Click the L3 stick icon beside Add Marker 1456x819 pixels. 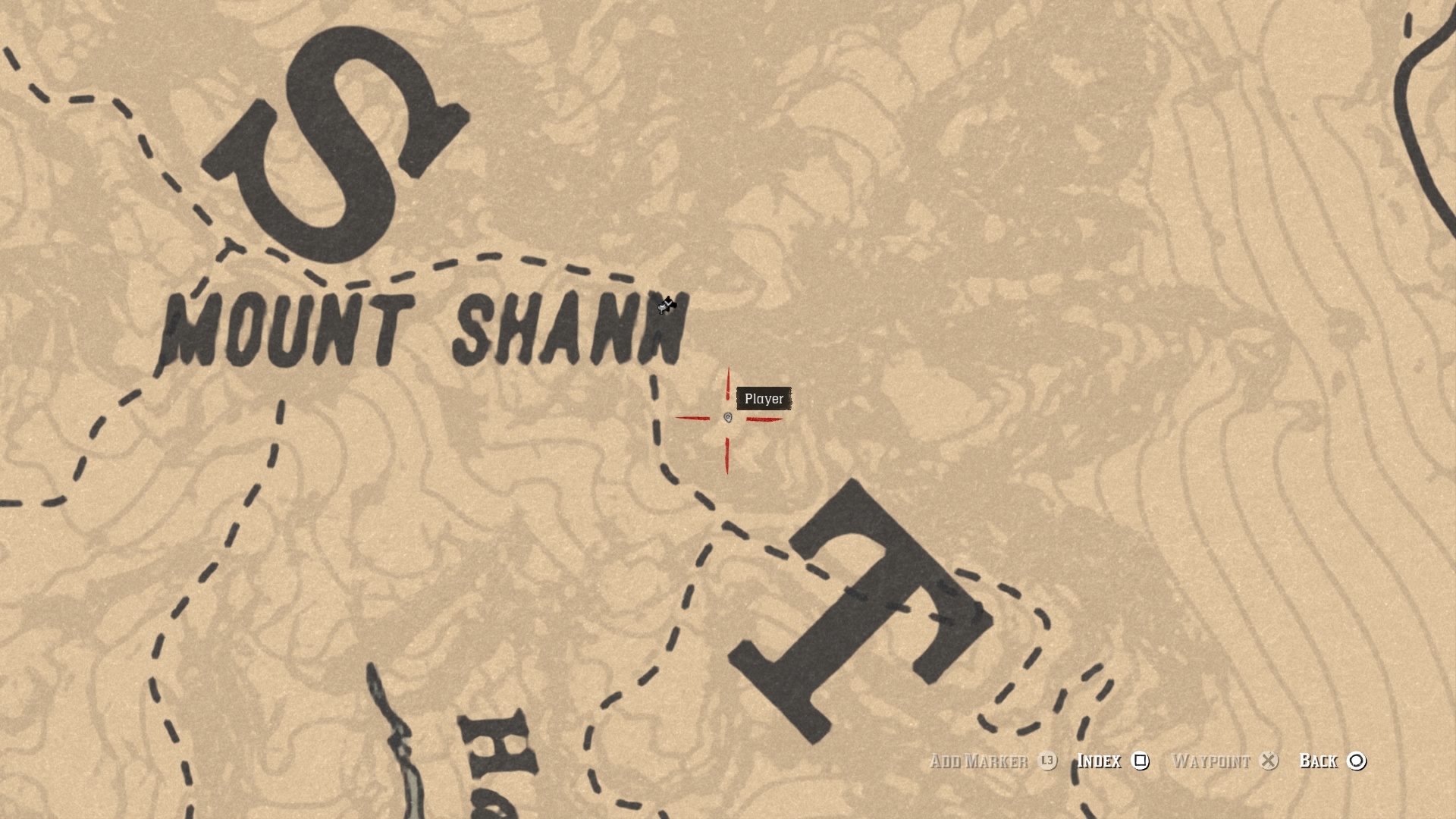click(1049, 761)
